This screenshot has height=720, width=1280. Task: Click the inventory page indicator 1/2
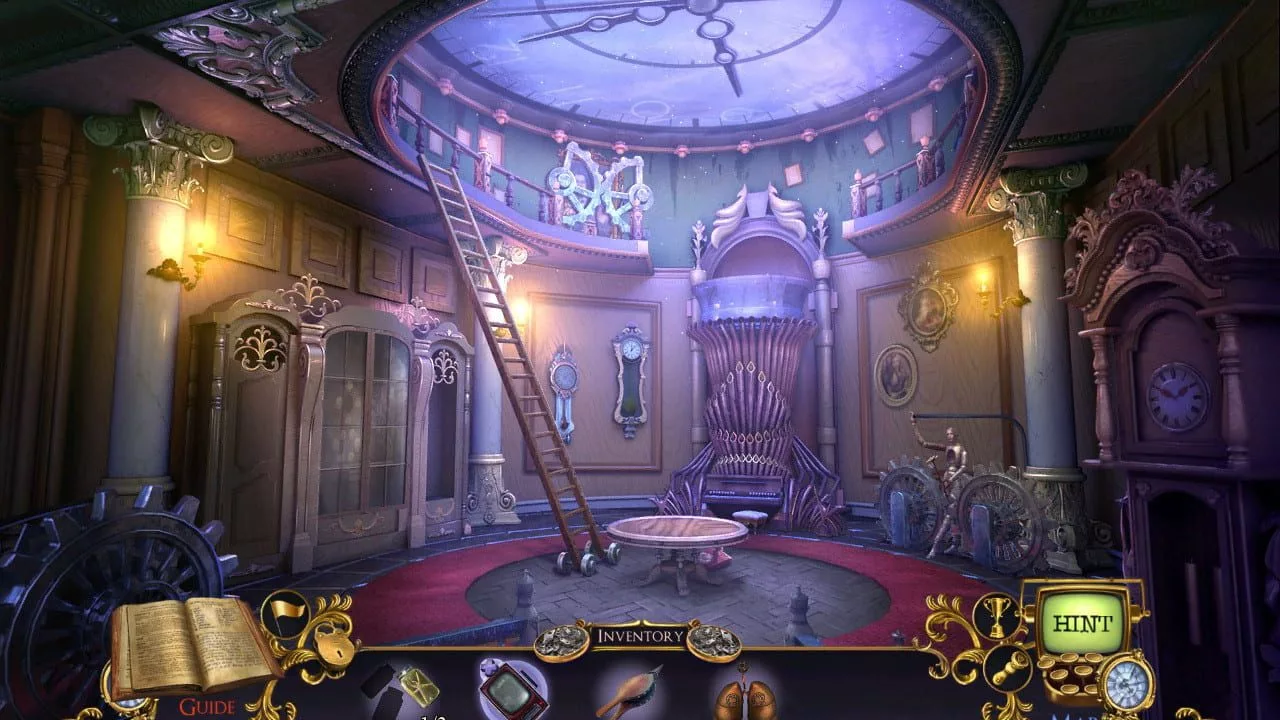434,715
